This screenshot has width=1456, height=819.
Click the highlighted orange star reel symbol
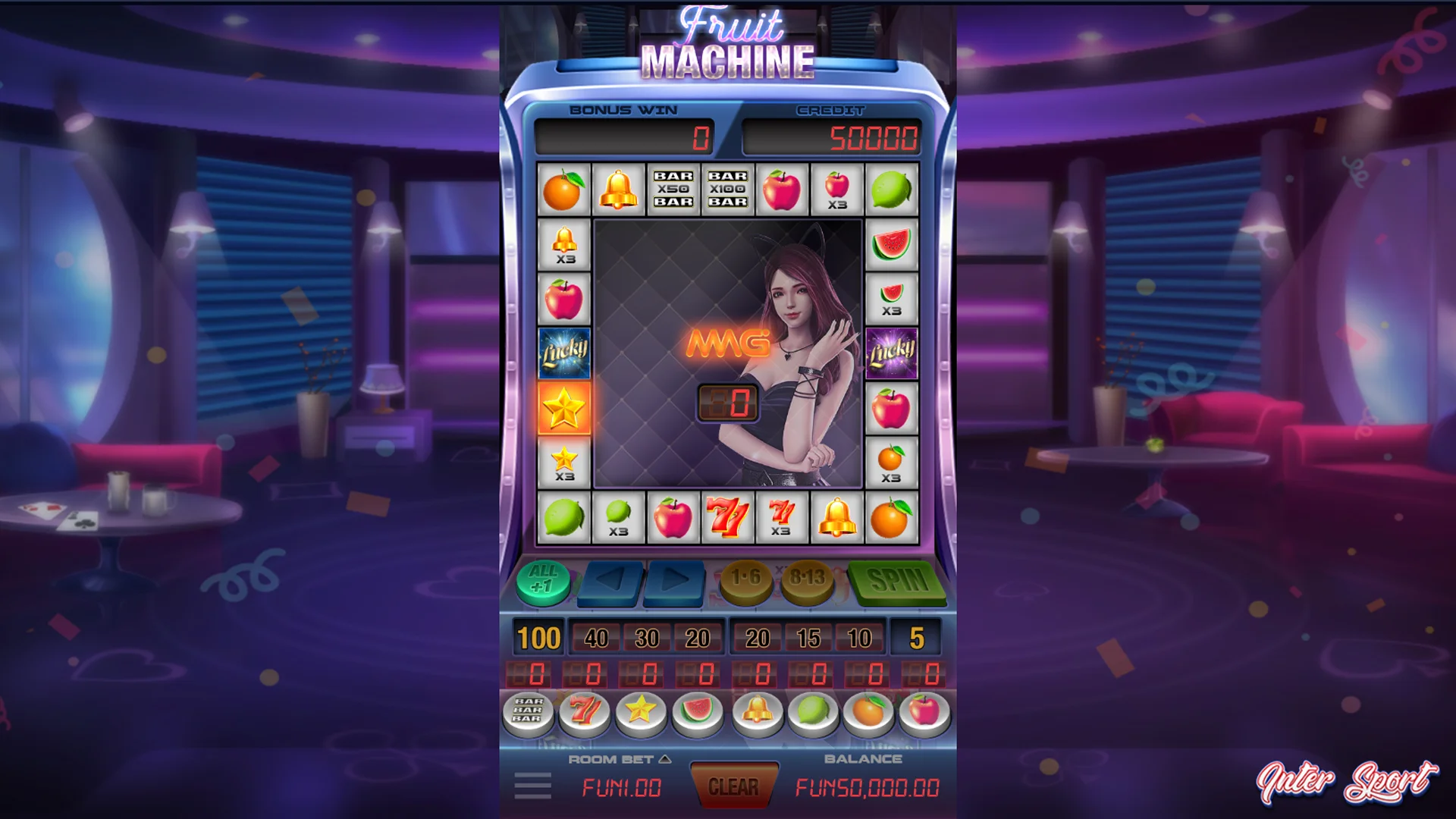(x=563, y=409)
